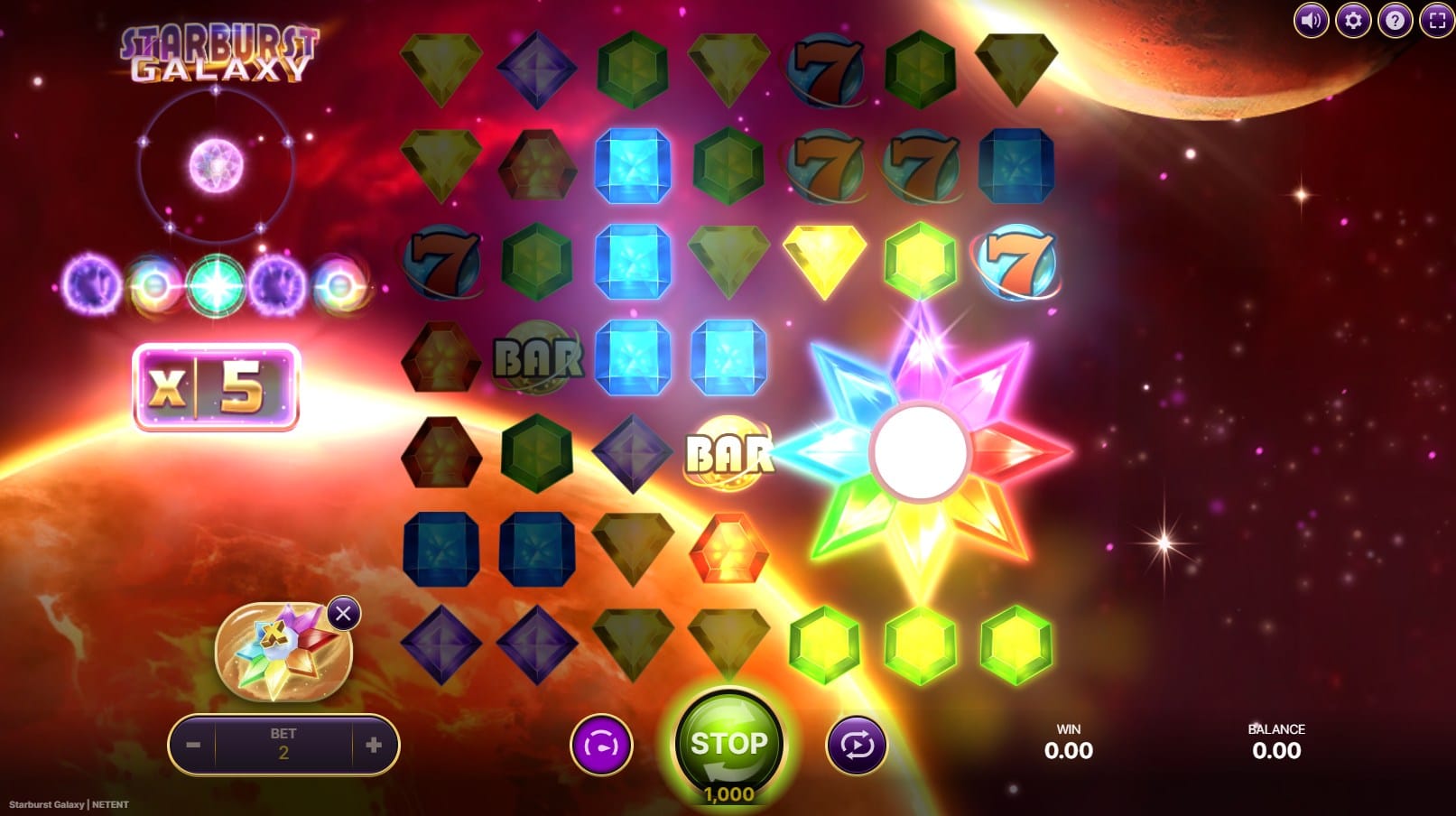Open the game settings gear
This screenshot has height=816, width=1456.
pyautogui.click(x=1352, y=20)
